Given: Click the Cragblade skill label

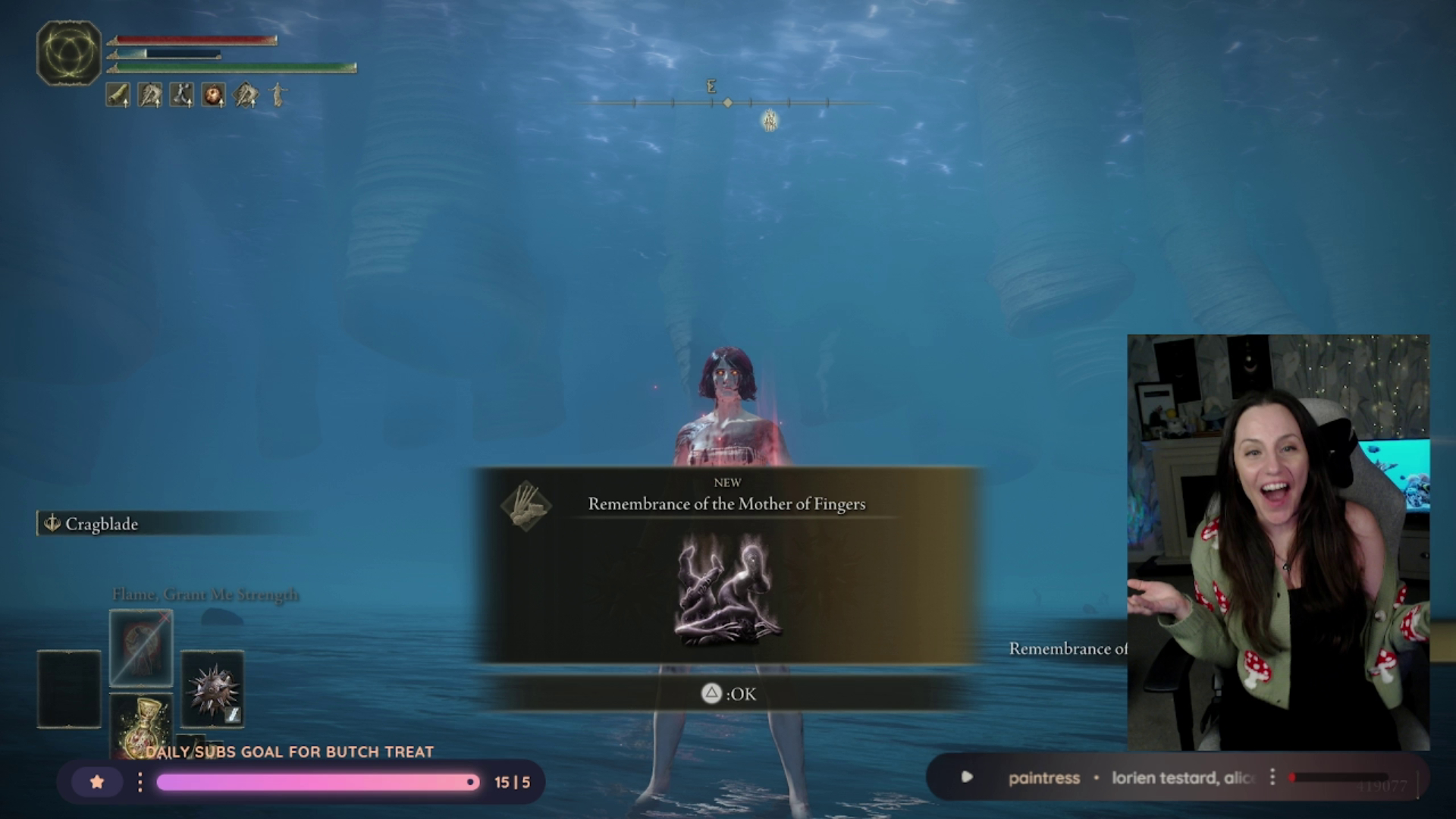Looking at the screenshot, I should pyautogui.click(x=102, y=524).
